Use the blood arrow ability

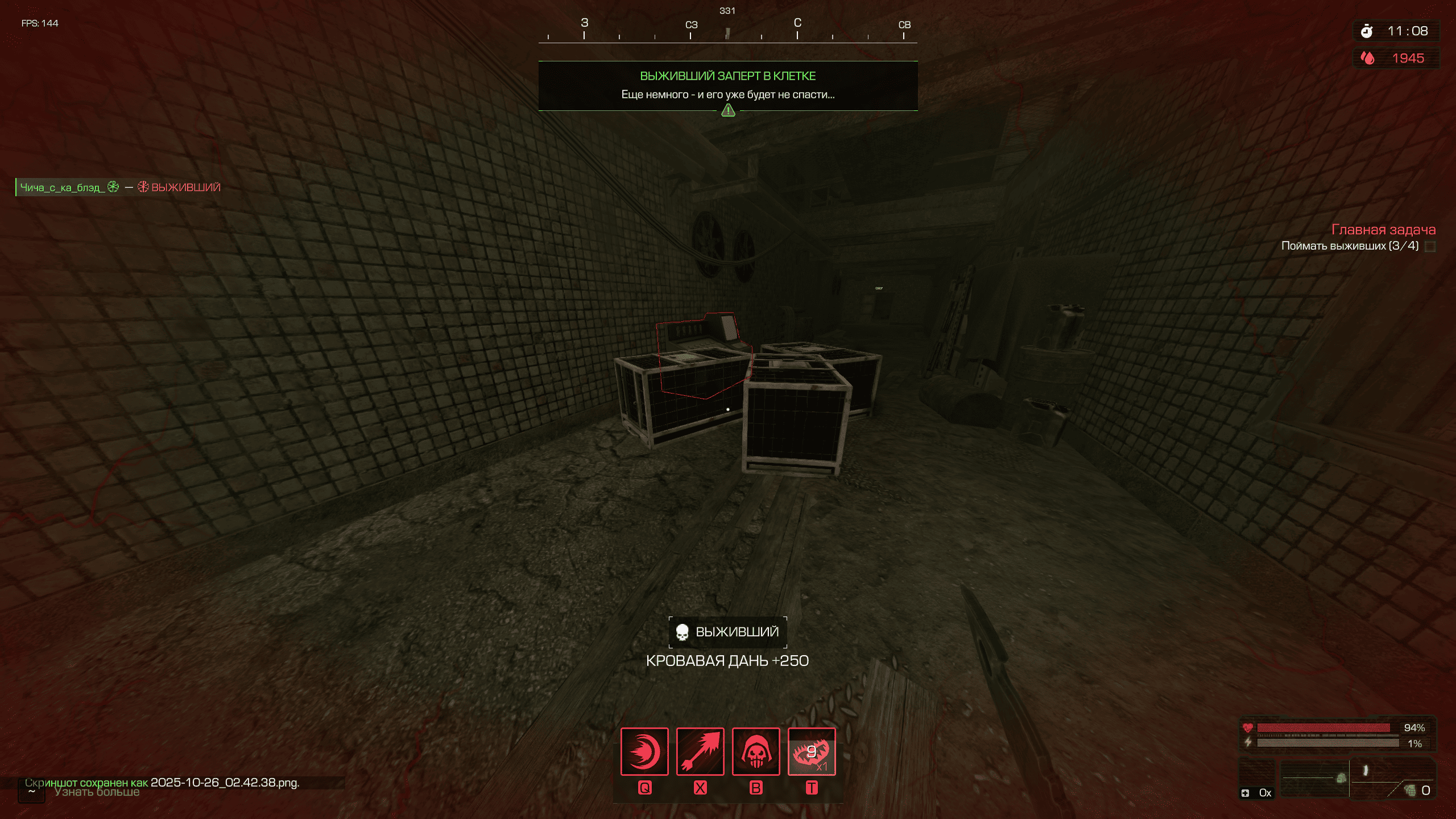click(700, 751)
